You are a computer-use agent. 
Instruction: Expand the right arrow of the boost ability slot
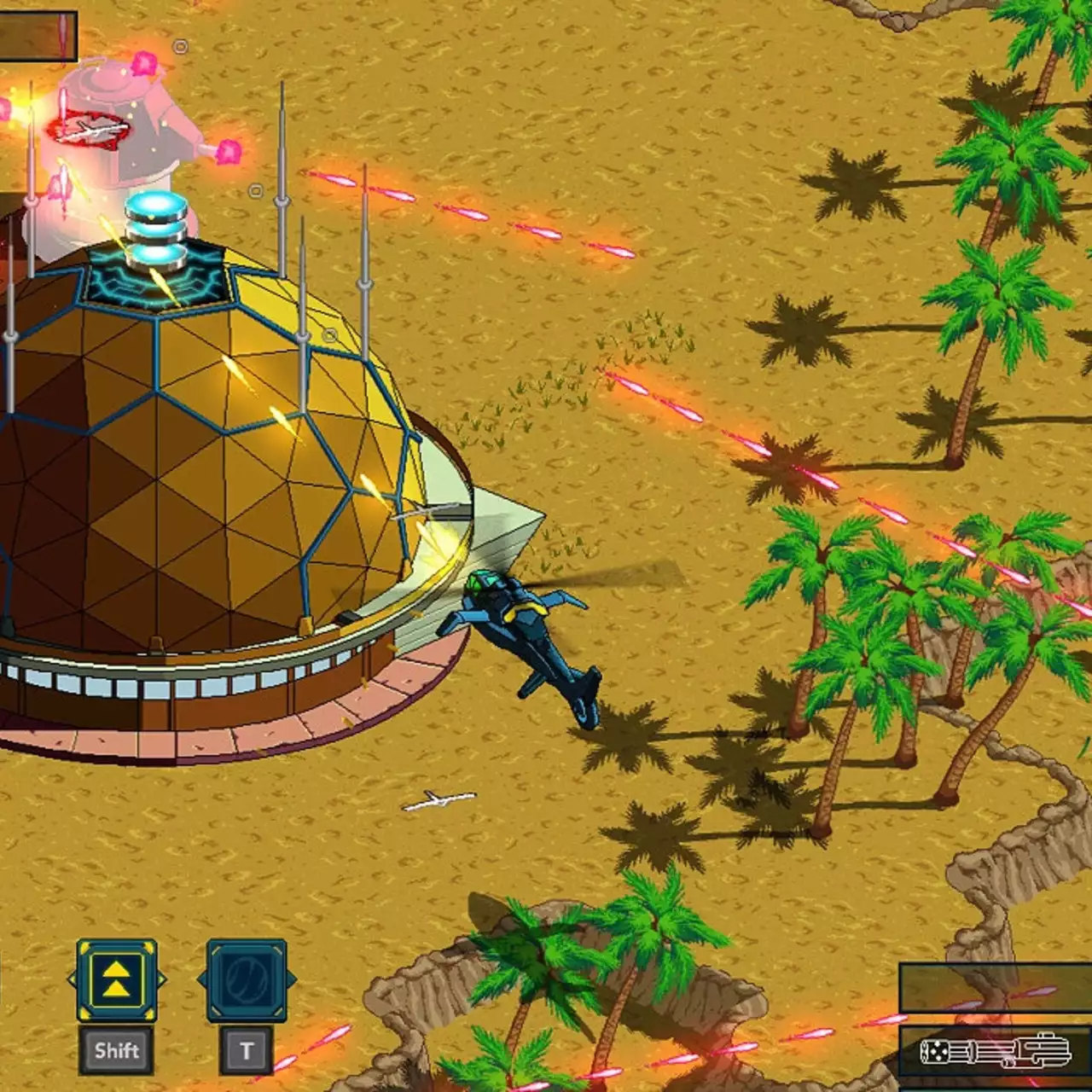162,979
